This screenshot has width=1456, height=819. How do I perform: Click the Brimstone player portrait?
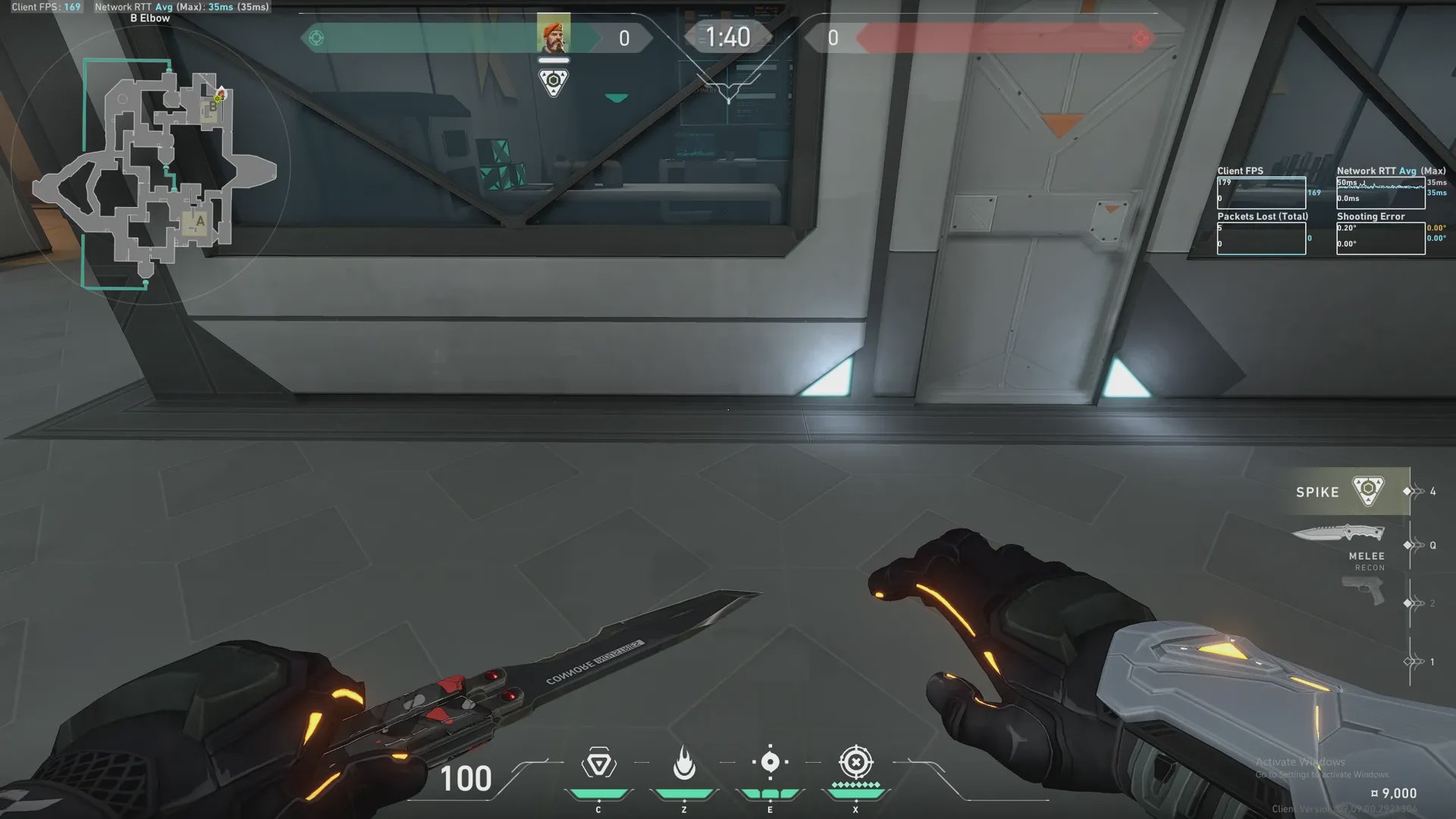click(x=554, y=34)
